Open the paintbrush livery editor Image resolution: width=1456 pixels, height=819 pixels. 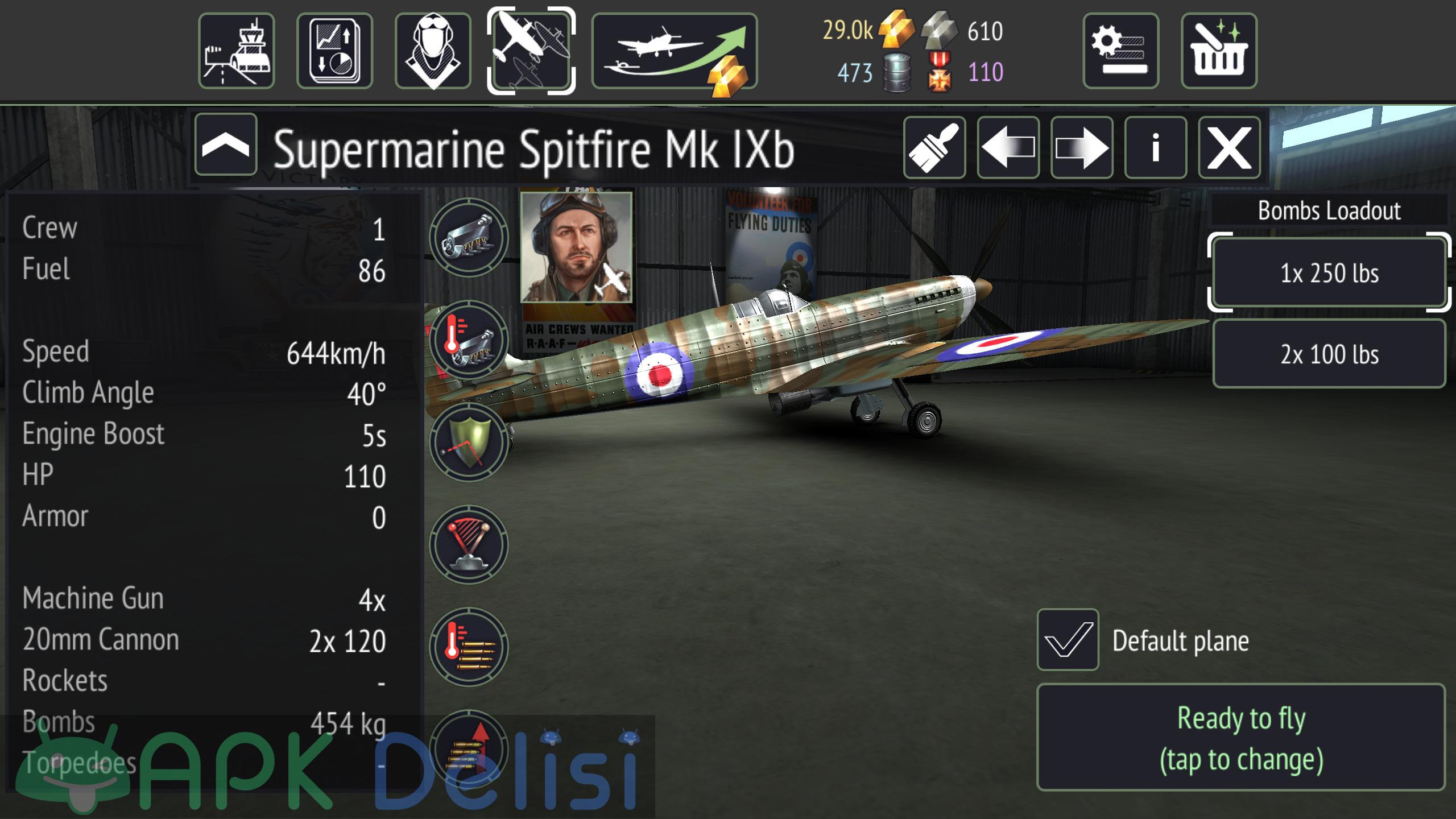pyautogui.click(x=934, y=148)
